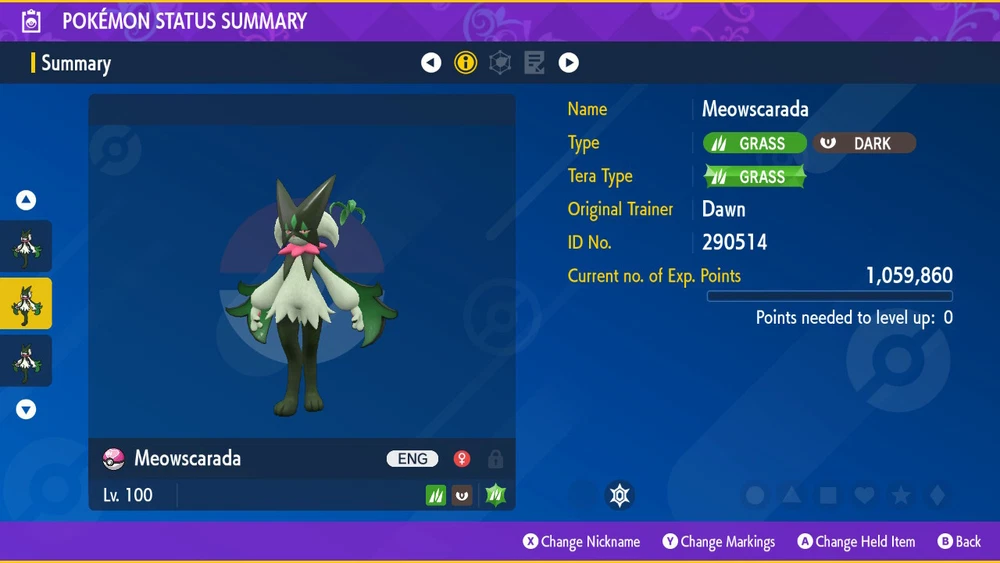Screen dimensions: 1000x563
Task: Go to the previous summary page arrow
Action: [x=431, y=63]
